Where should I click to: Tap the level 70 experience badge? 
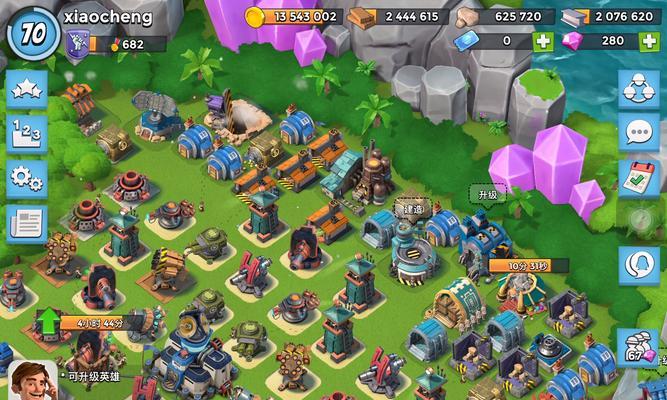coord(30,30)
